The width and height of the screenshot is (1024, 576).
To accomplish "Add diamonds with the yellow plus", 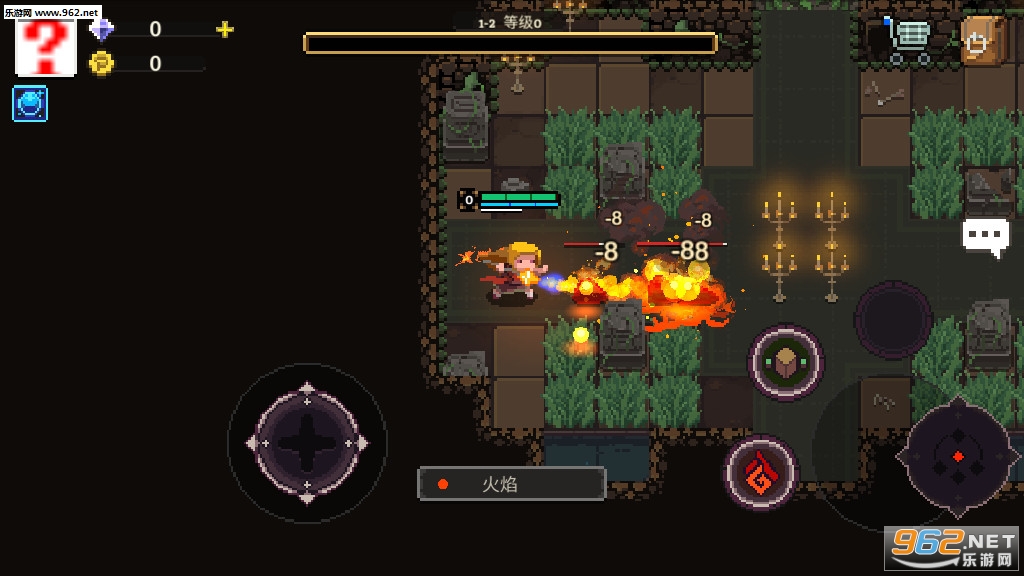I will (225, 29).
